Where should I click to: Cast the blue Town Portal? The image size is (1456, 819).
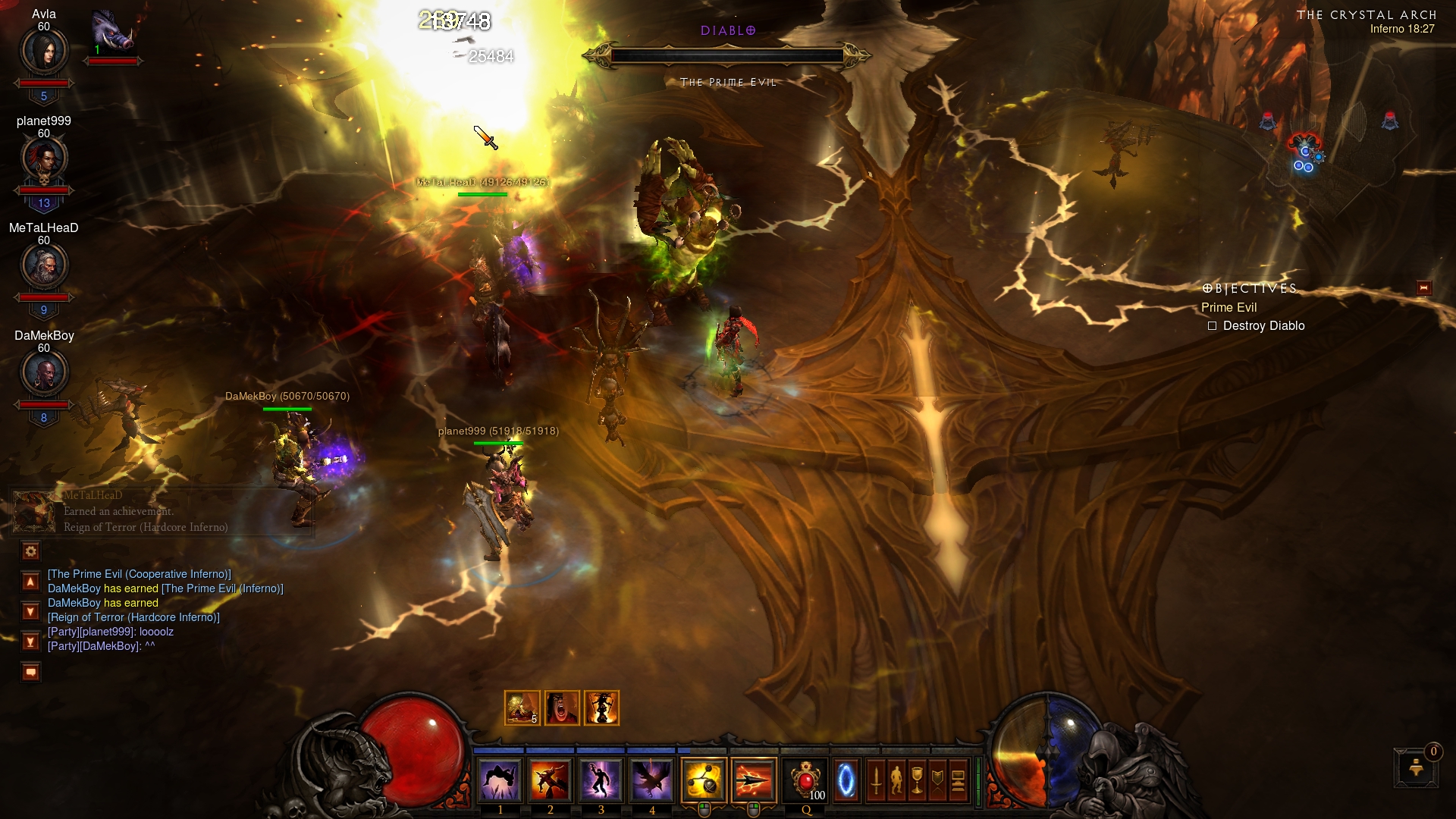point(846,780)
